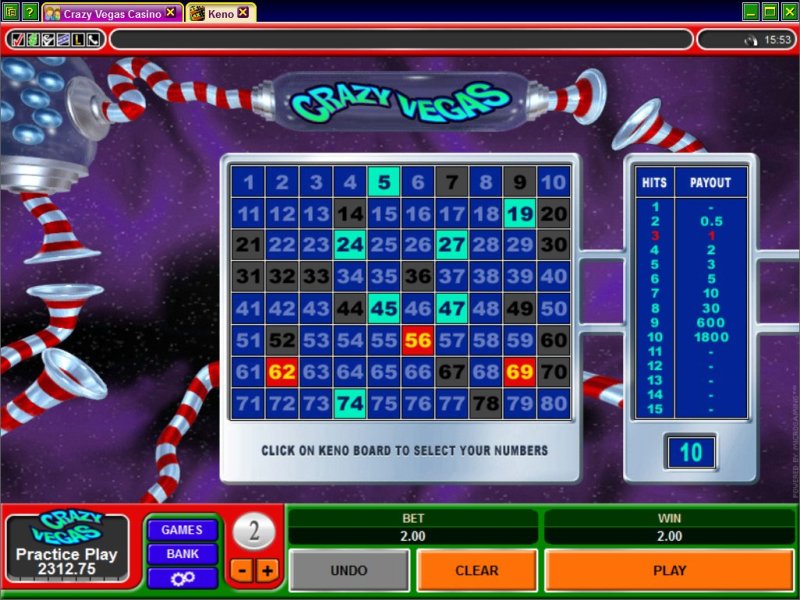800x600 pixels.
Task: Increase the bet with the plus button
Action: coord(266,570)
